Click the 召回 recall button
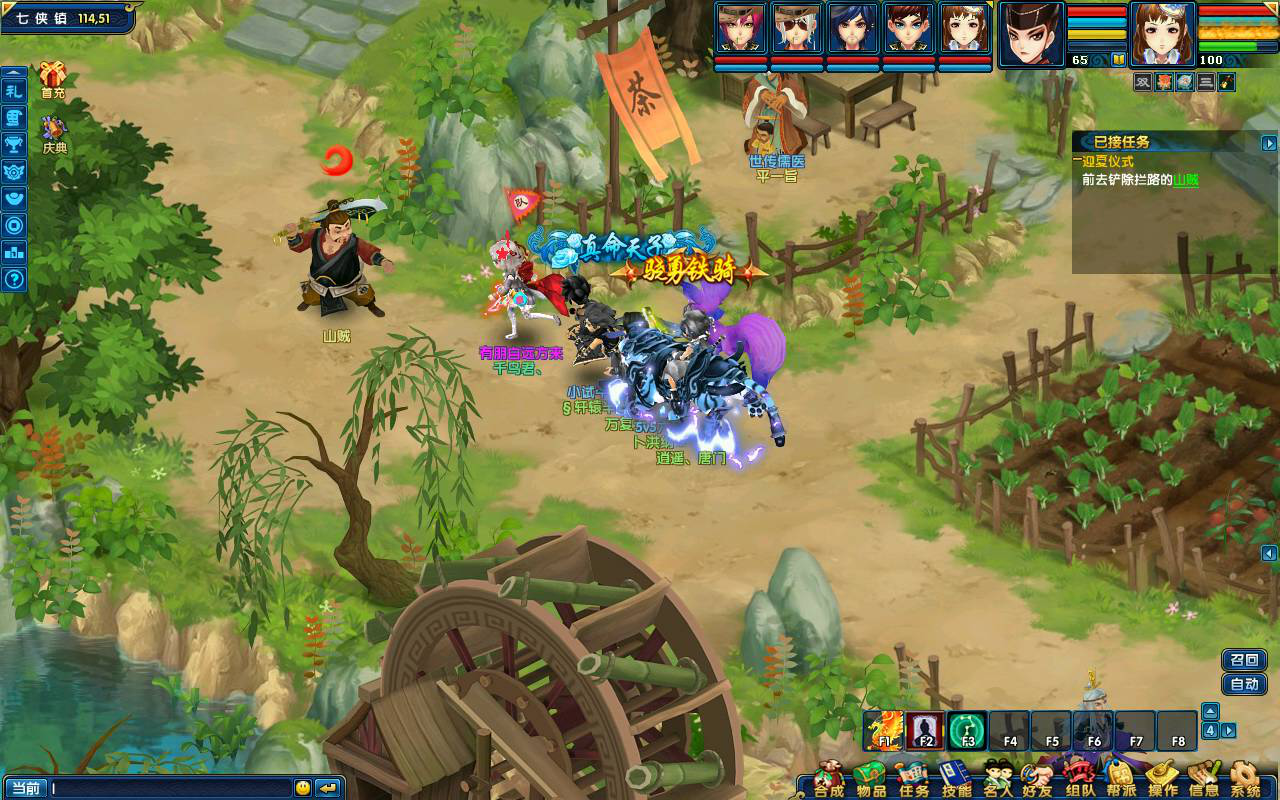Screen dimensions: 1280x800 coord(1244,660)
